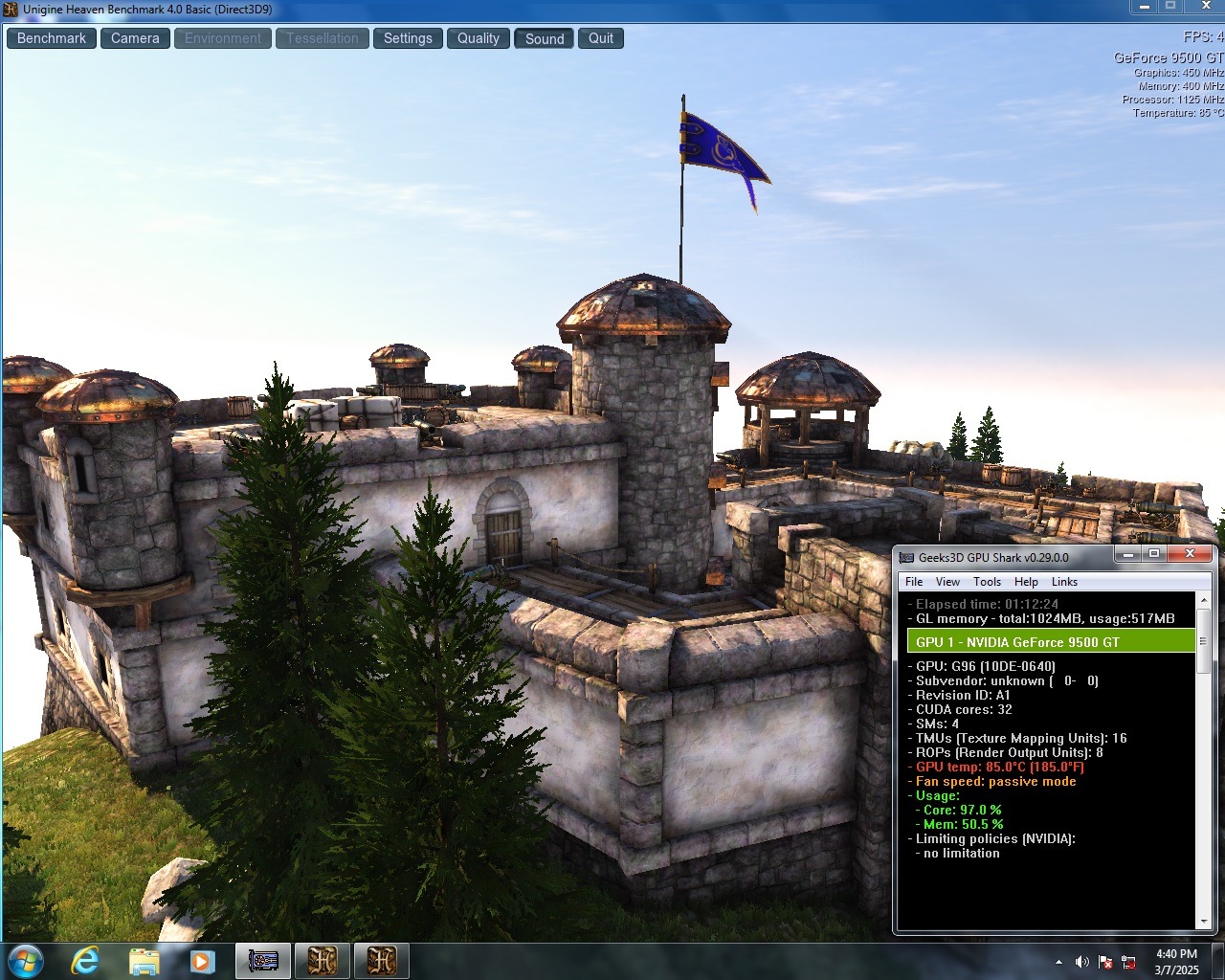Screen dimensions: 1225x980
Task: Toggle the Sound button
Action: 545,38
